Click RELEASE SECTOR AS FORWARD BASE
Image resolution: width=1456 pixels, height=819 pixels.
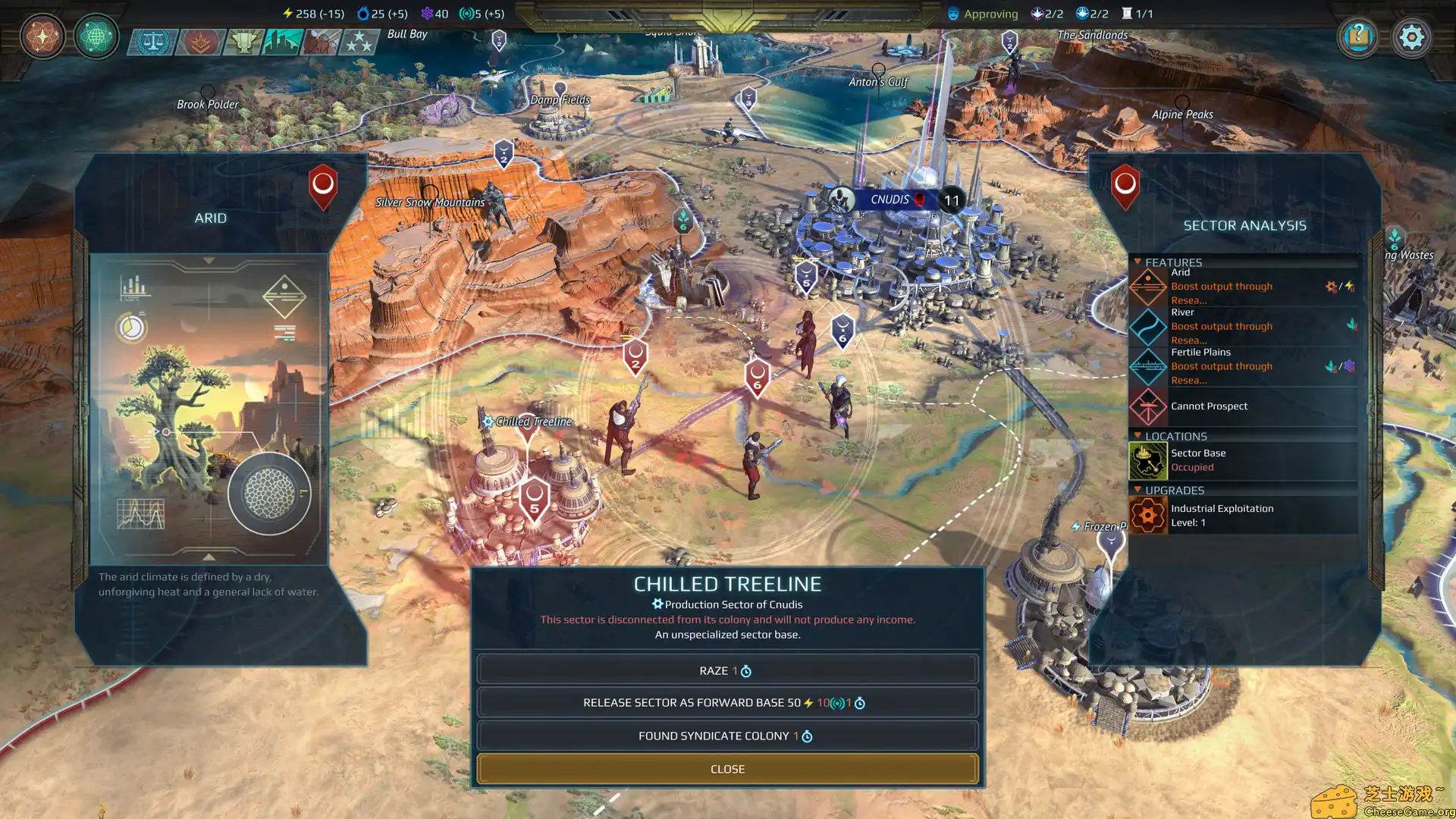coord(726,702)
